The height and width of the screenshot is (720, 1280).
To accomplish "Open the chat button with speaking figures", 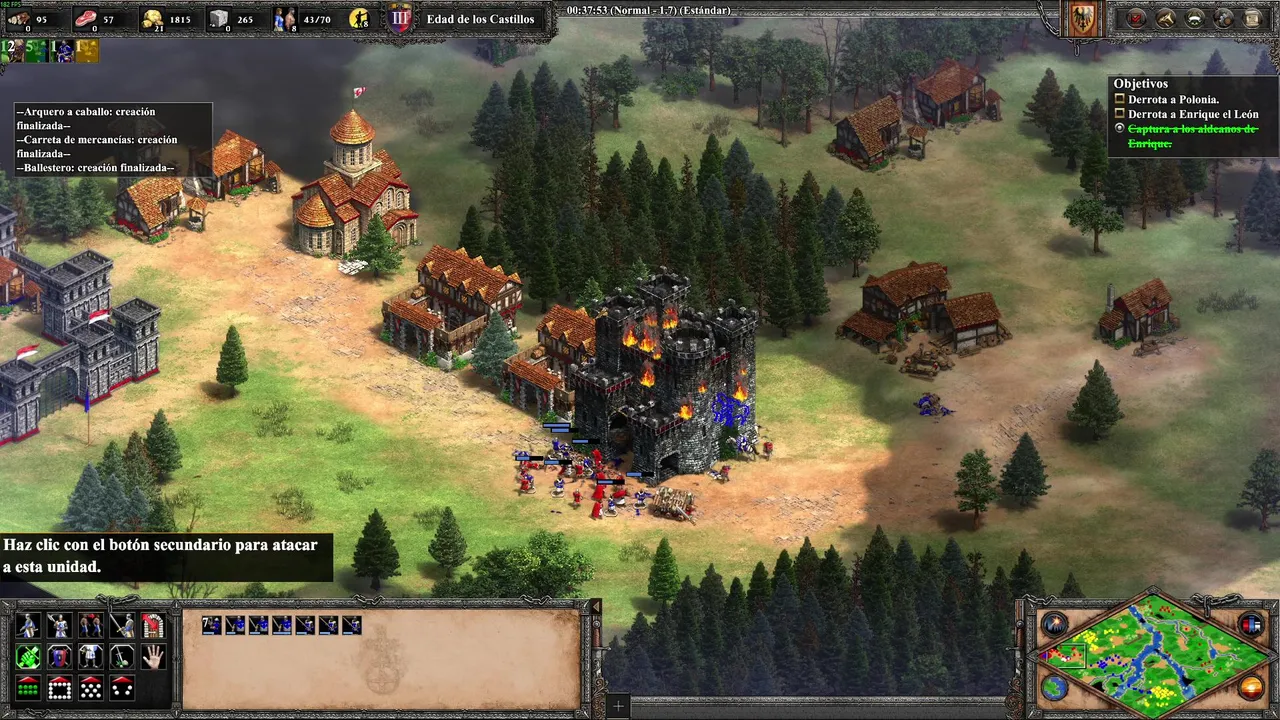I will pyautogui.click(x=1224, y=18).
